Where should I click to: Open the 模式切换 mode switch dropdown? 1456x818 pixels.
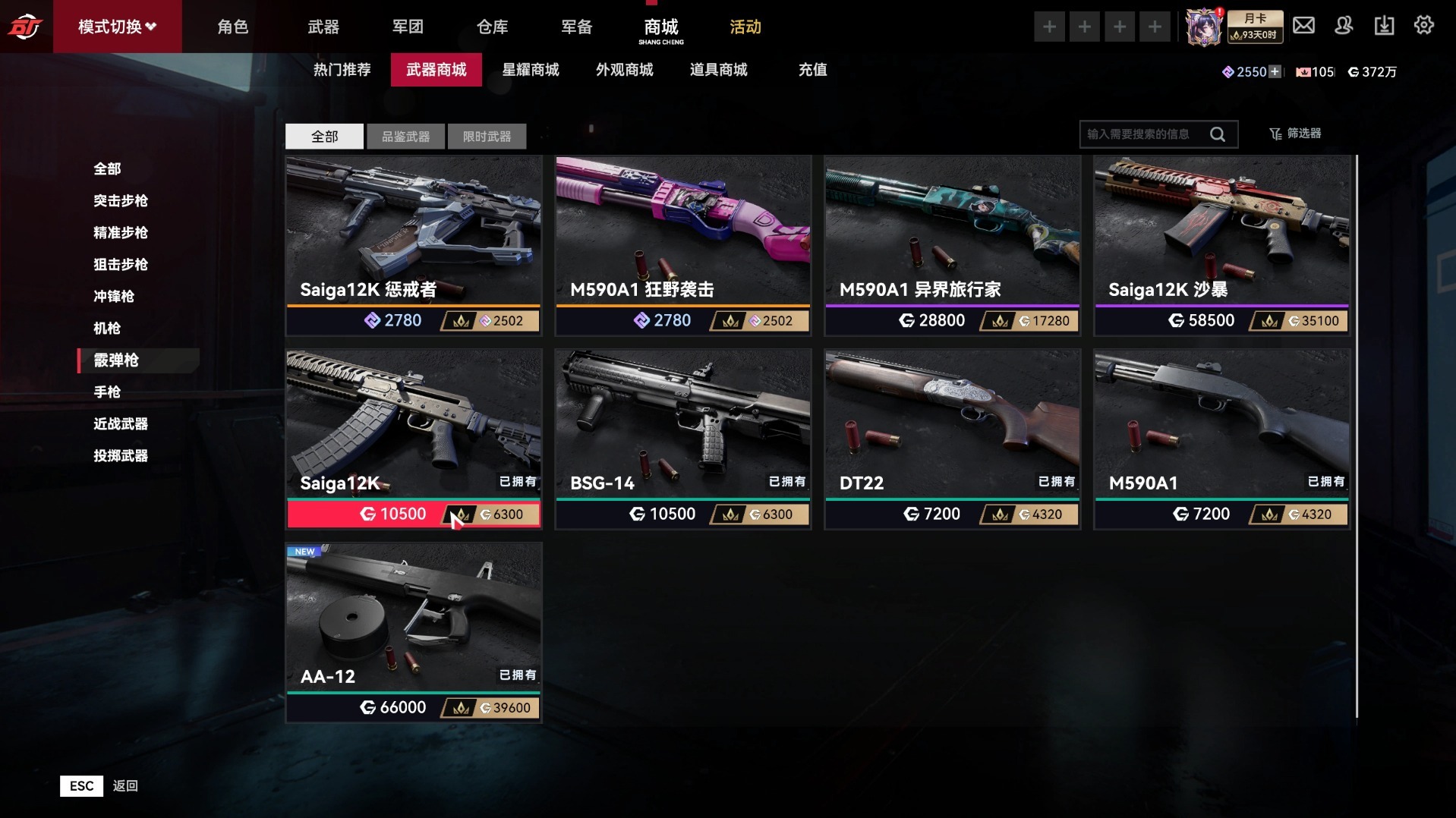pos(117,27)
